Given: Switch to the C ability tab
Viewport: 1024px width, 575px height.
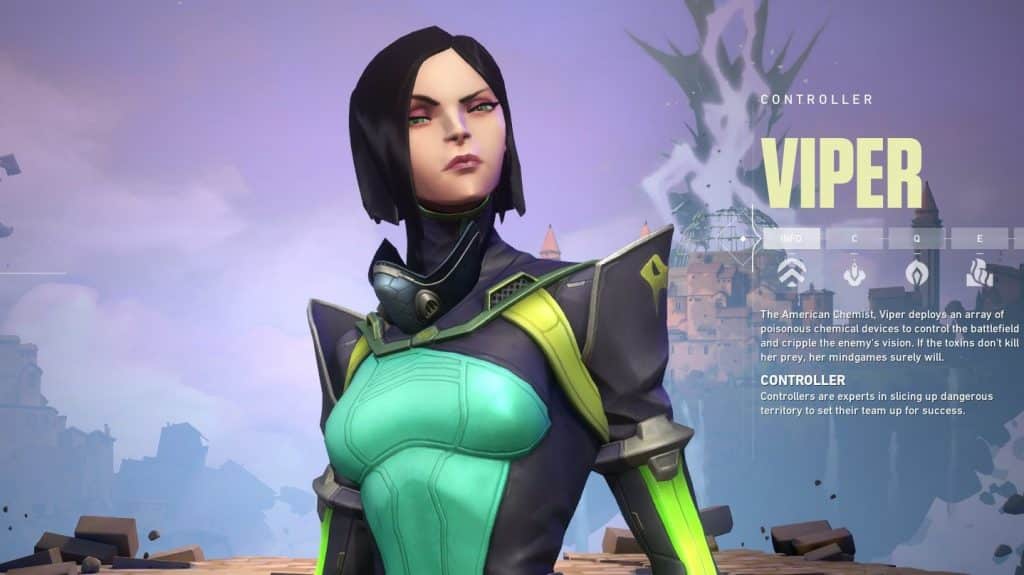Looking at the screenshot, I should pyautogui.click(x=853, y=239).
